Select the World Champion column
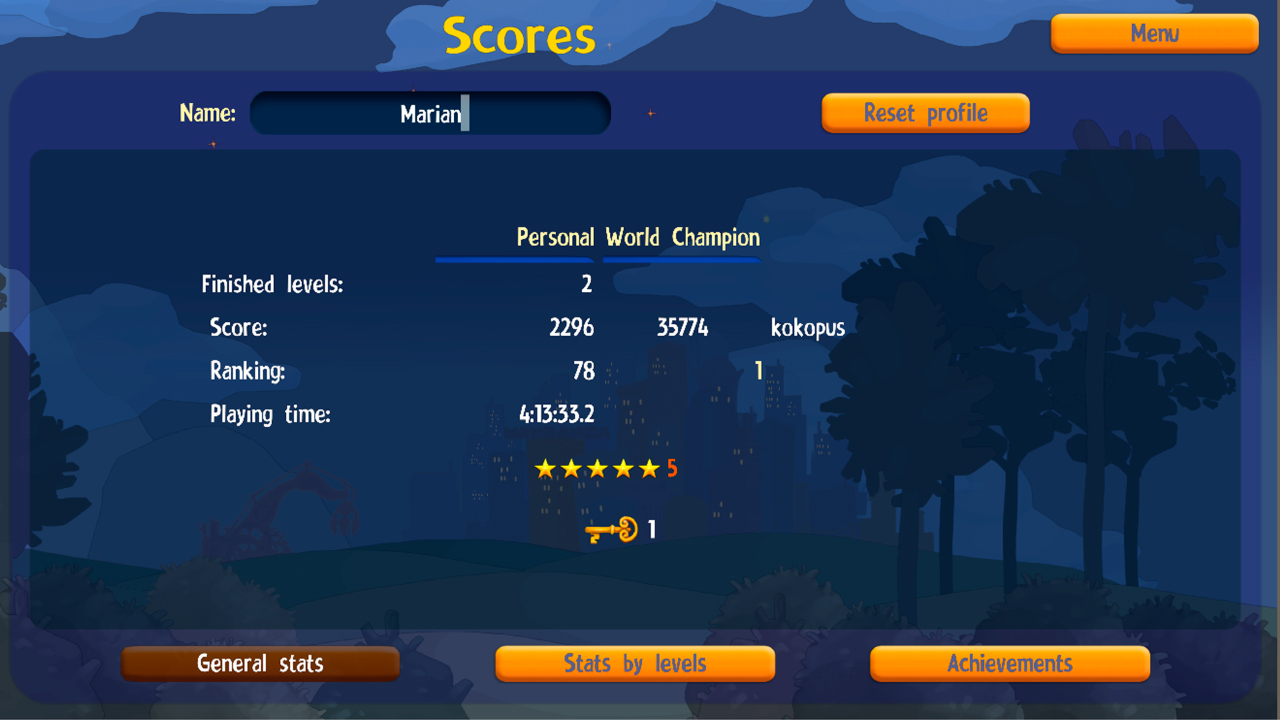 [x=681, y=238]
